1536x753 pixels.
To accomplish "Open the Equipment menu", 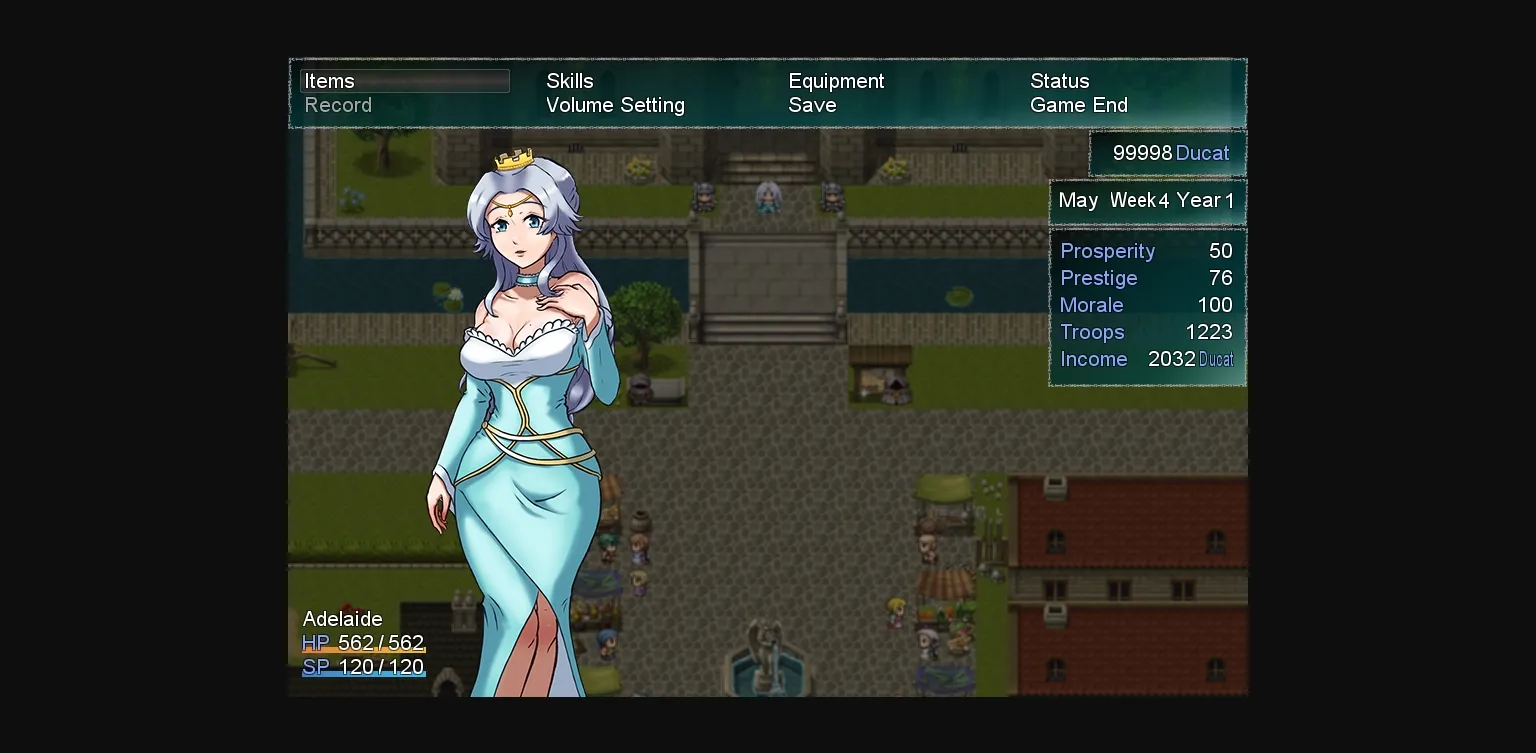I will (836, 81).
